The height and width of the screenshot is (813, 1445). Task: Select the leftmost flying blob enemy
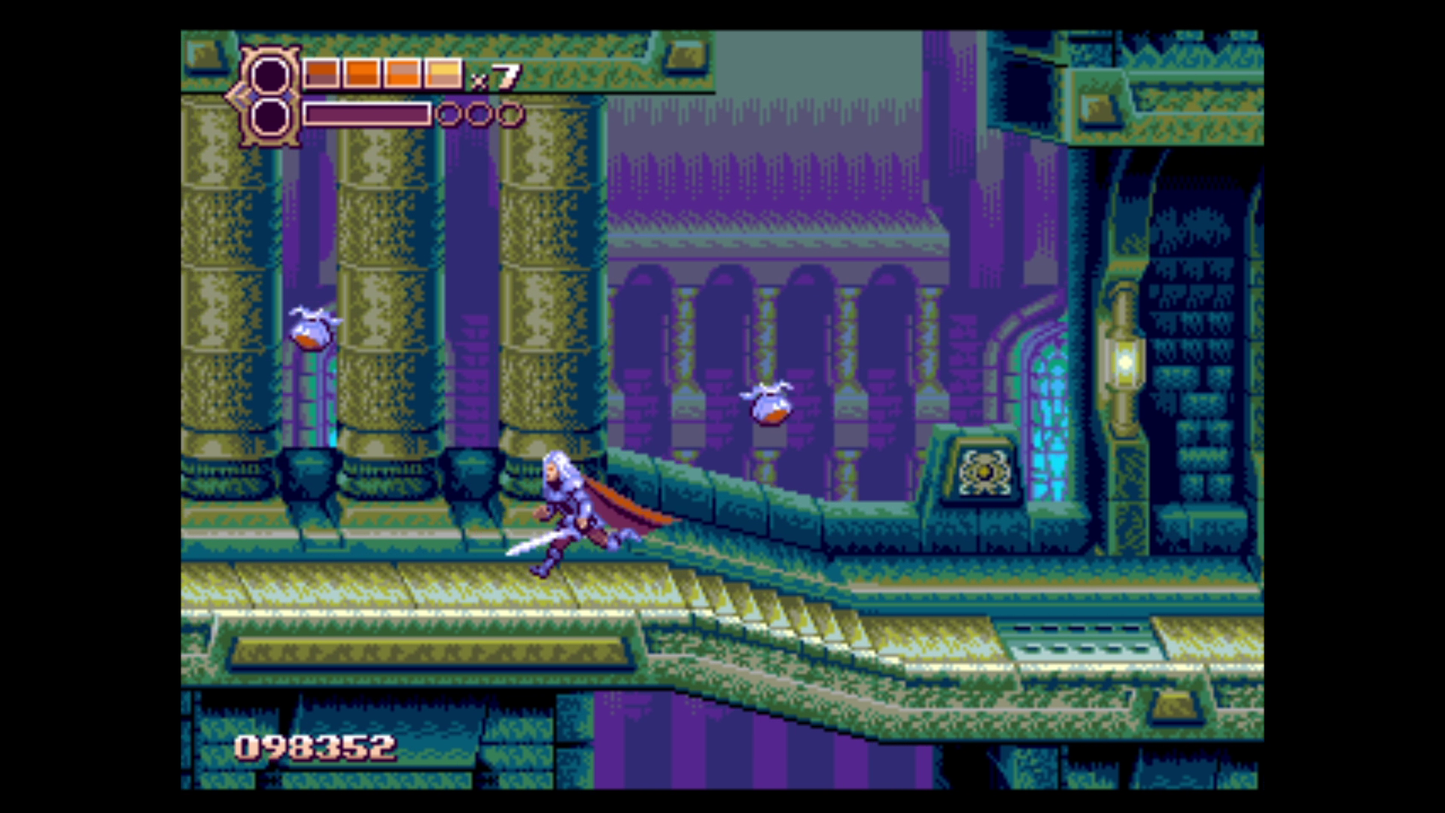tap(308, 330)
